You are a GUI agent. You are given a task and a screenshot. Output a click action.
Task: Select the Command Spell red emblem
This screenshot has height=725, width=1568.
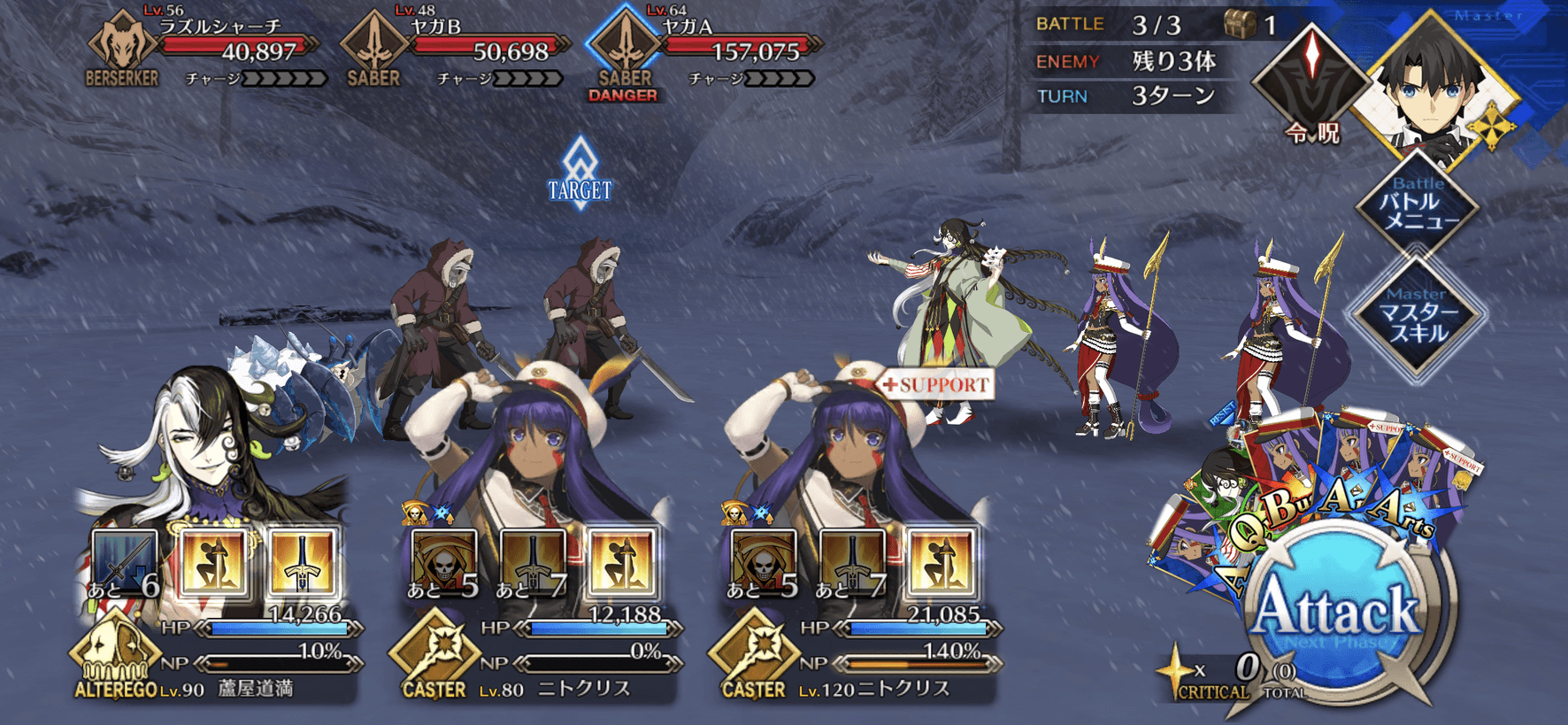pyautogui.click(x=1311, y=78)
